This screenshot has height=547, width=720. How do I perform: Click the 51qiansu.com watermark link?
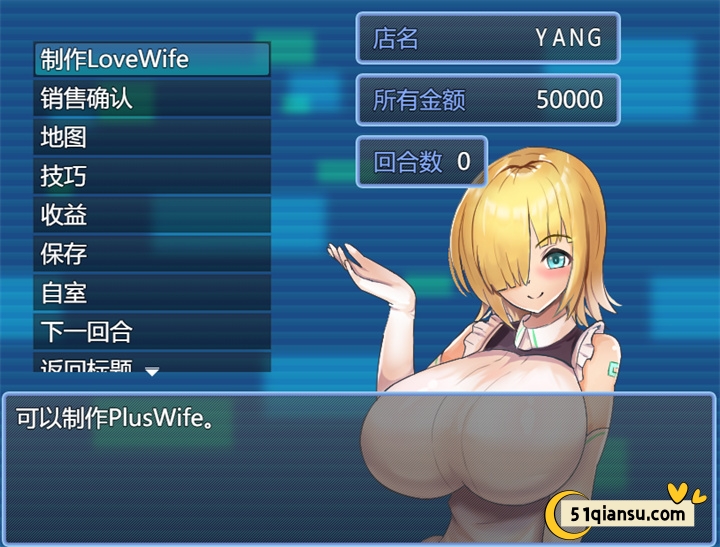coord(630,514)
